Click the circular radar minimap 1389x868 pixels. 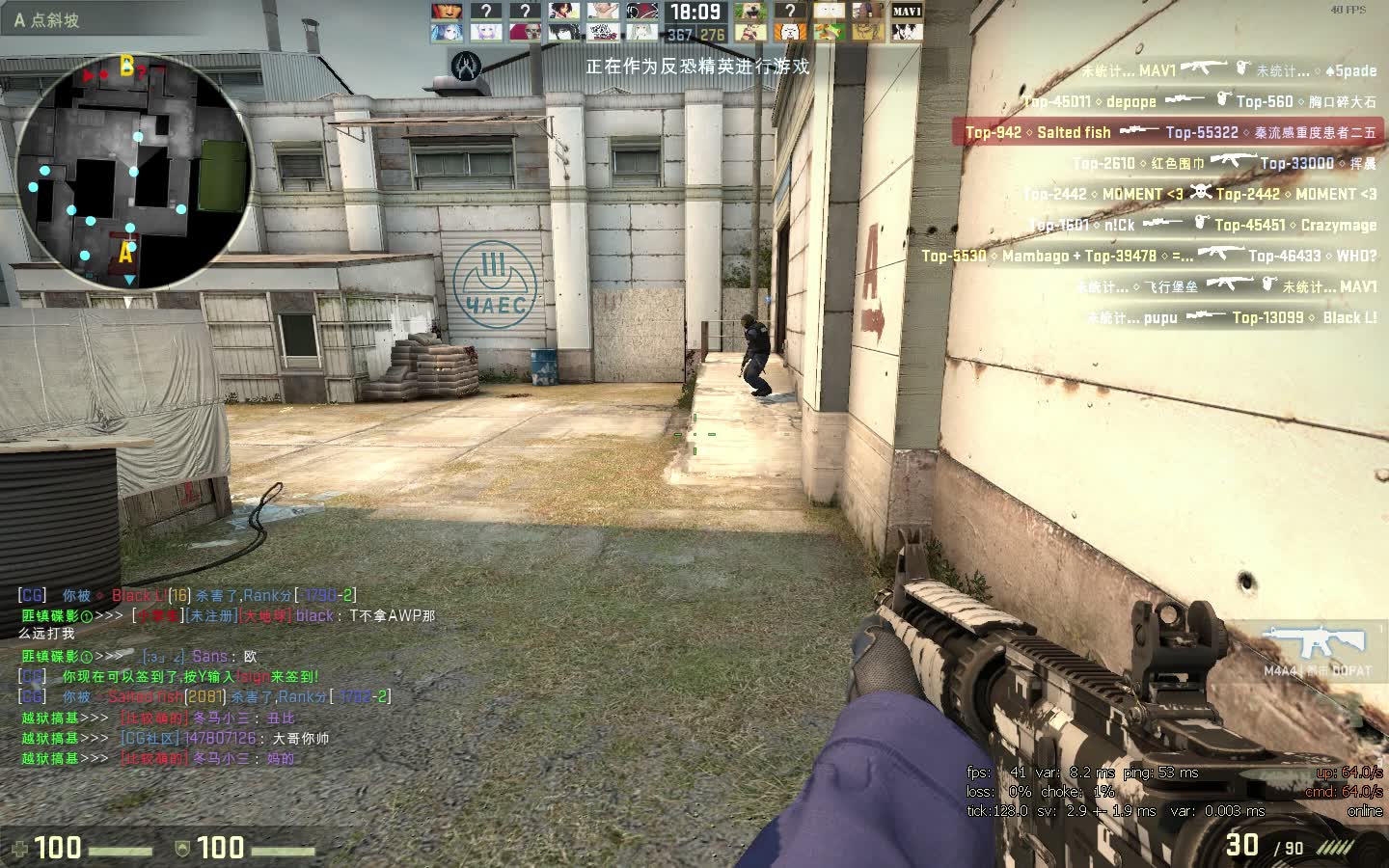135,174
